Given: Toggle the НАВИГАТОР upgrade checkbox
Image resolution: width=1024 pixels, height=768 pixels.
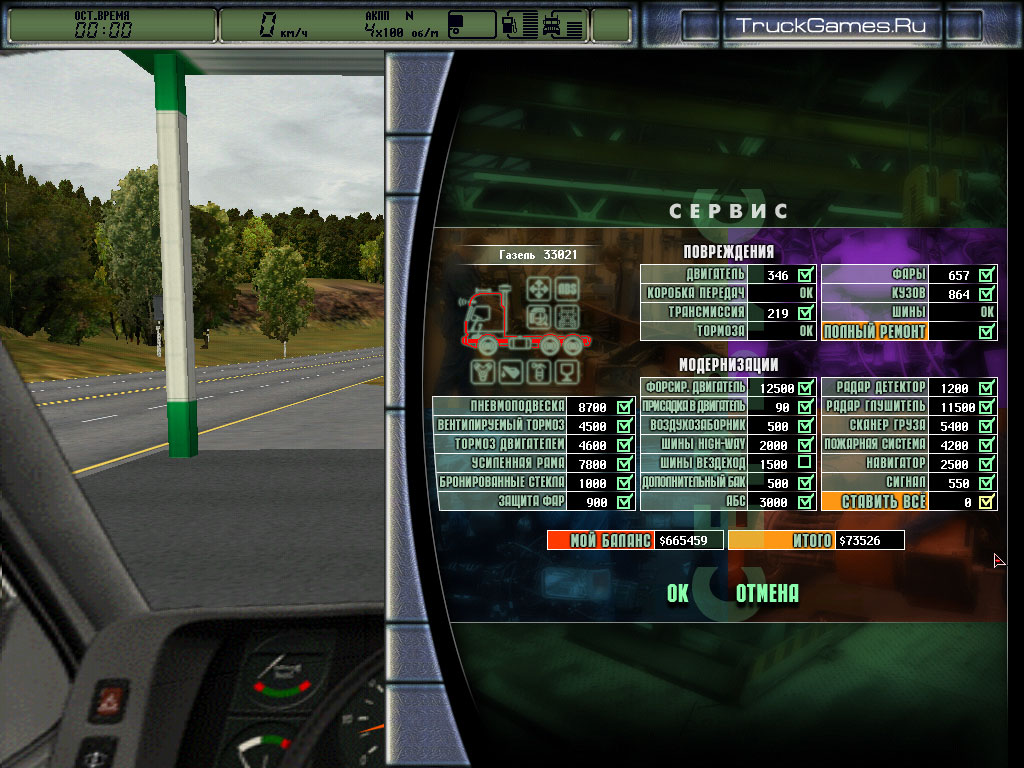Looking at the screenshot, I should [987, 464].
